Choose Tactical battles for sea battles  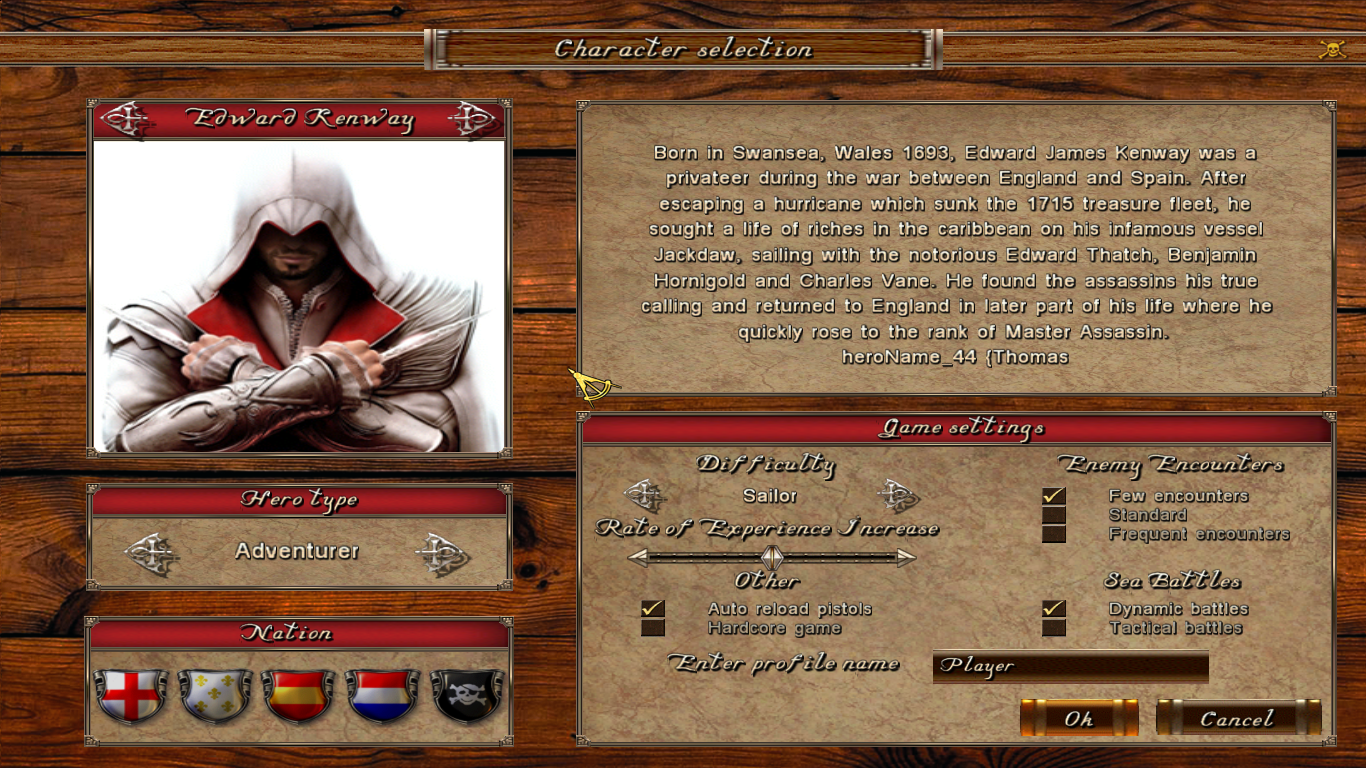(x=1054, y=628)
